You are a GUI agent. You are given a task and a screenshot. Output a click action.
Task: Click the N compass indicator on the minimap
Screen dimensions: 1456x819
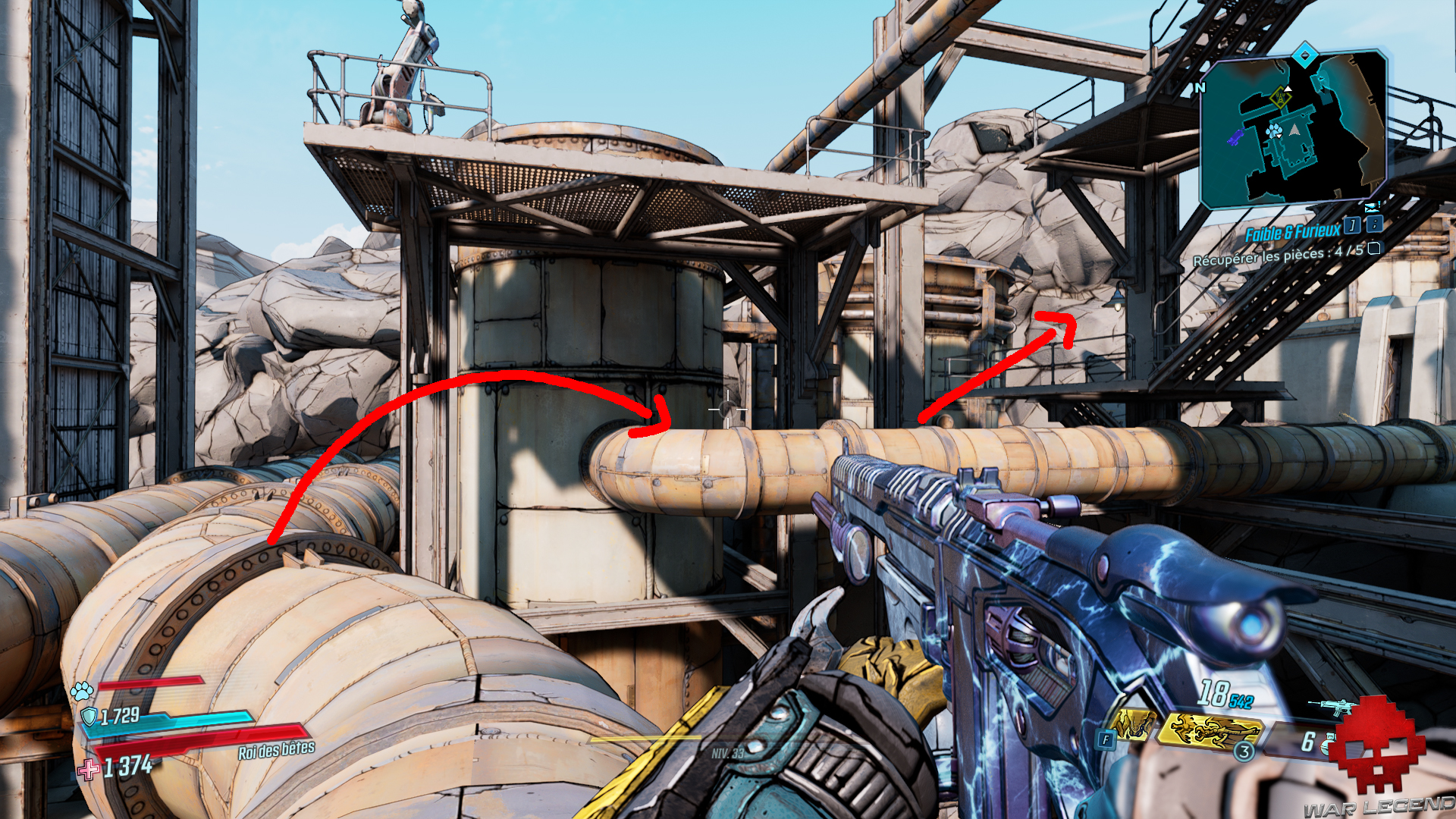(1200, 86)
